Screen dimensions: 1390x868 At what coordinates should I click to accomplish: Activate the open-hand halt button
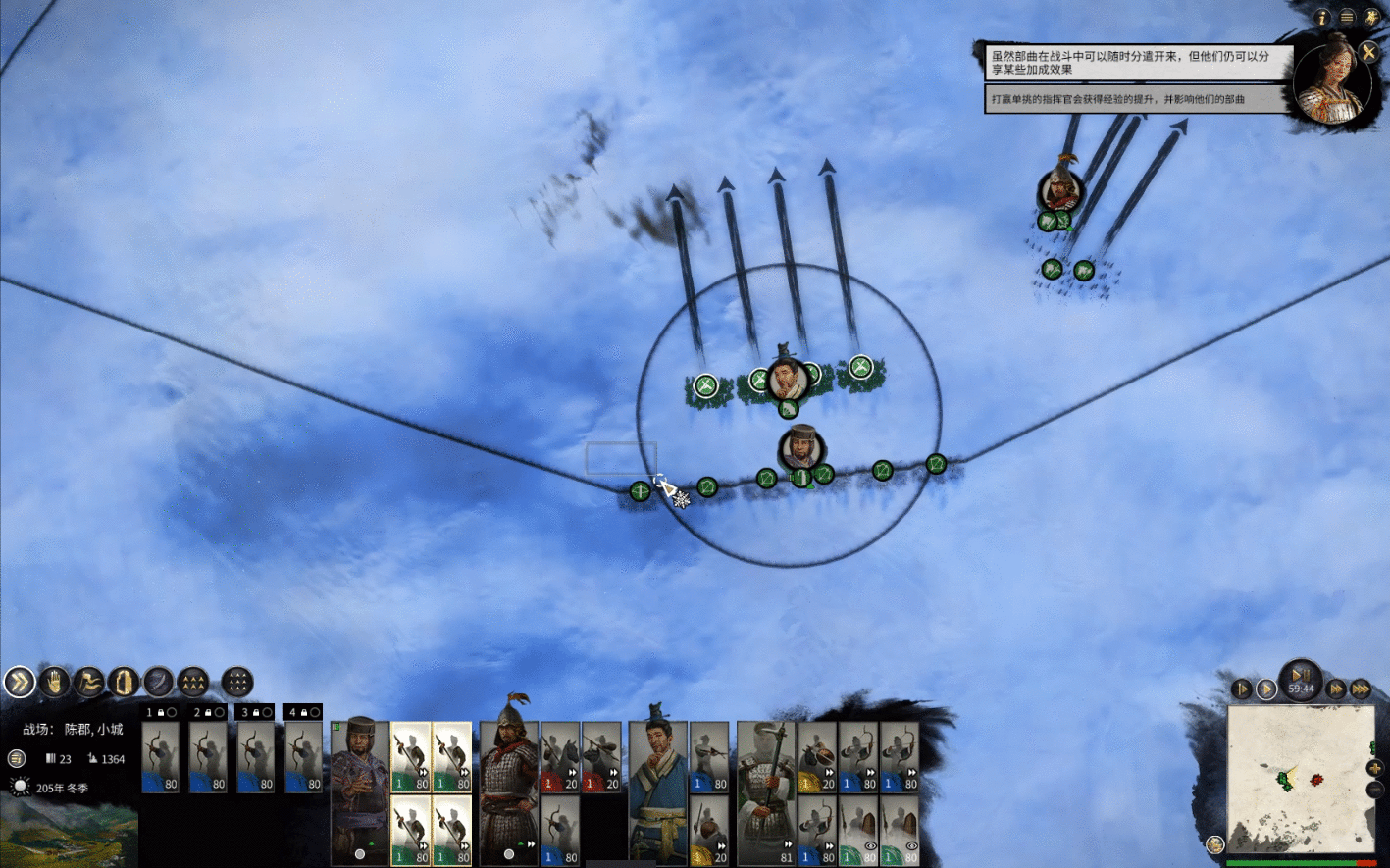pos(55,682)
